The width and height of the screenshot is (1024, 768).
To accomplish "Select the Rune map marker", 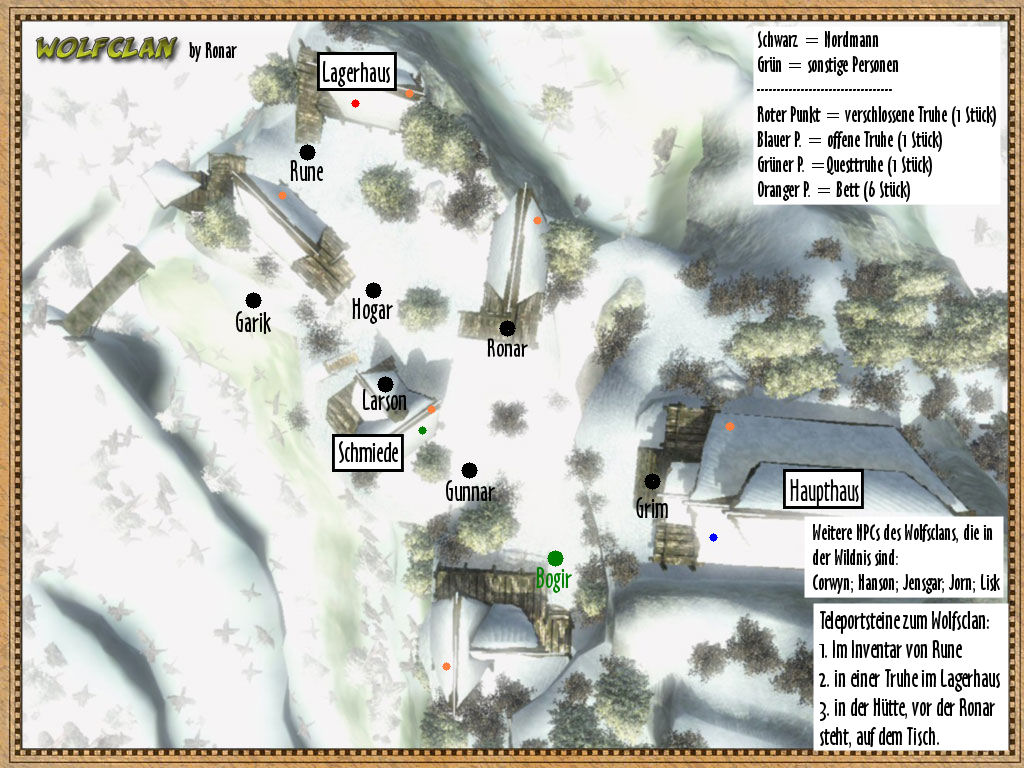I will (307, 152).
